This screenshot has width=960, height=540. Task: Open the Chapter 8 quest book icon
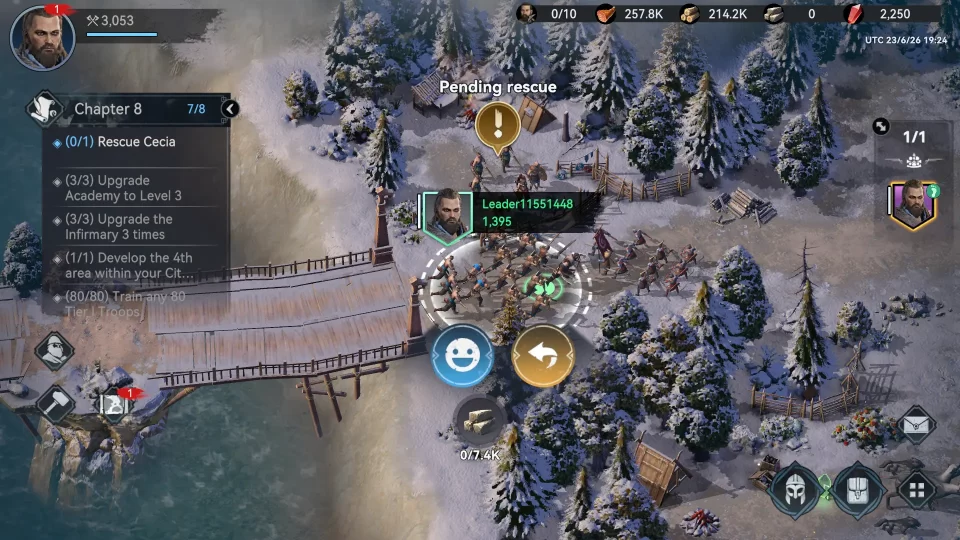click(44, 107)
